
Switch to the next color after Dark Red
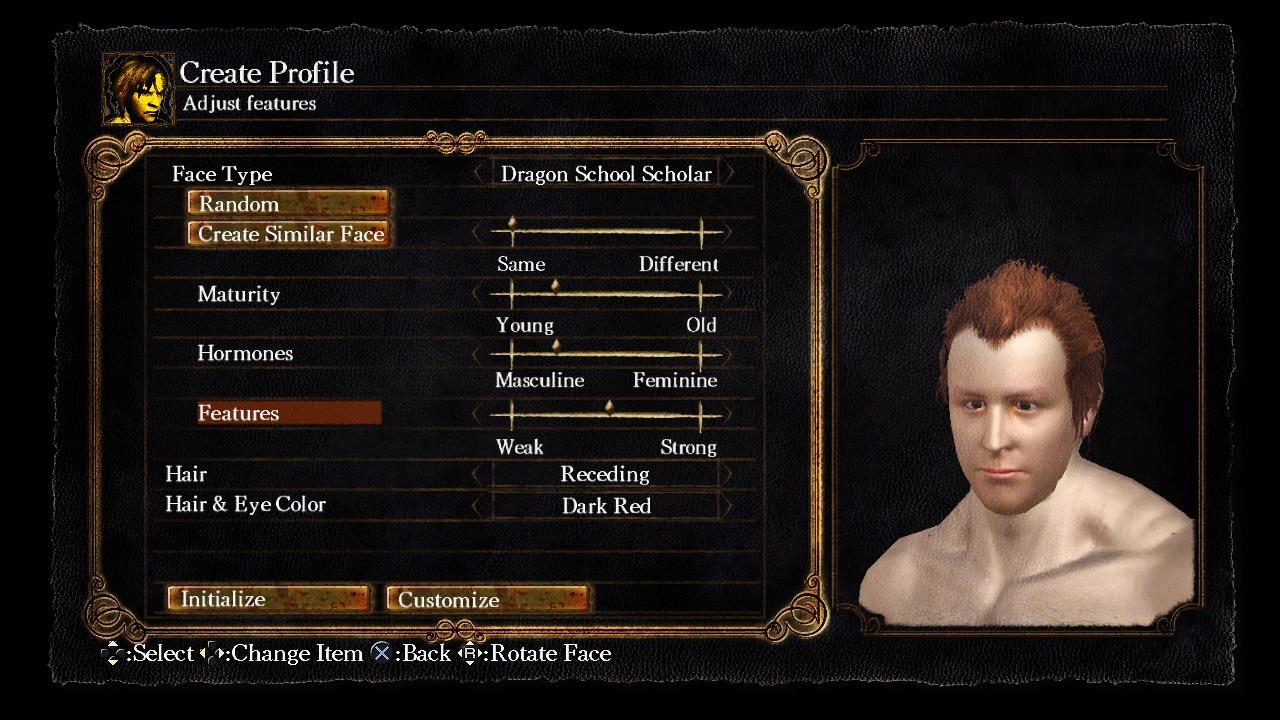[x=729, y=506]
